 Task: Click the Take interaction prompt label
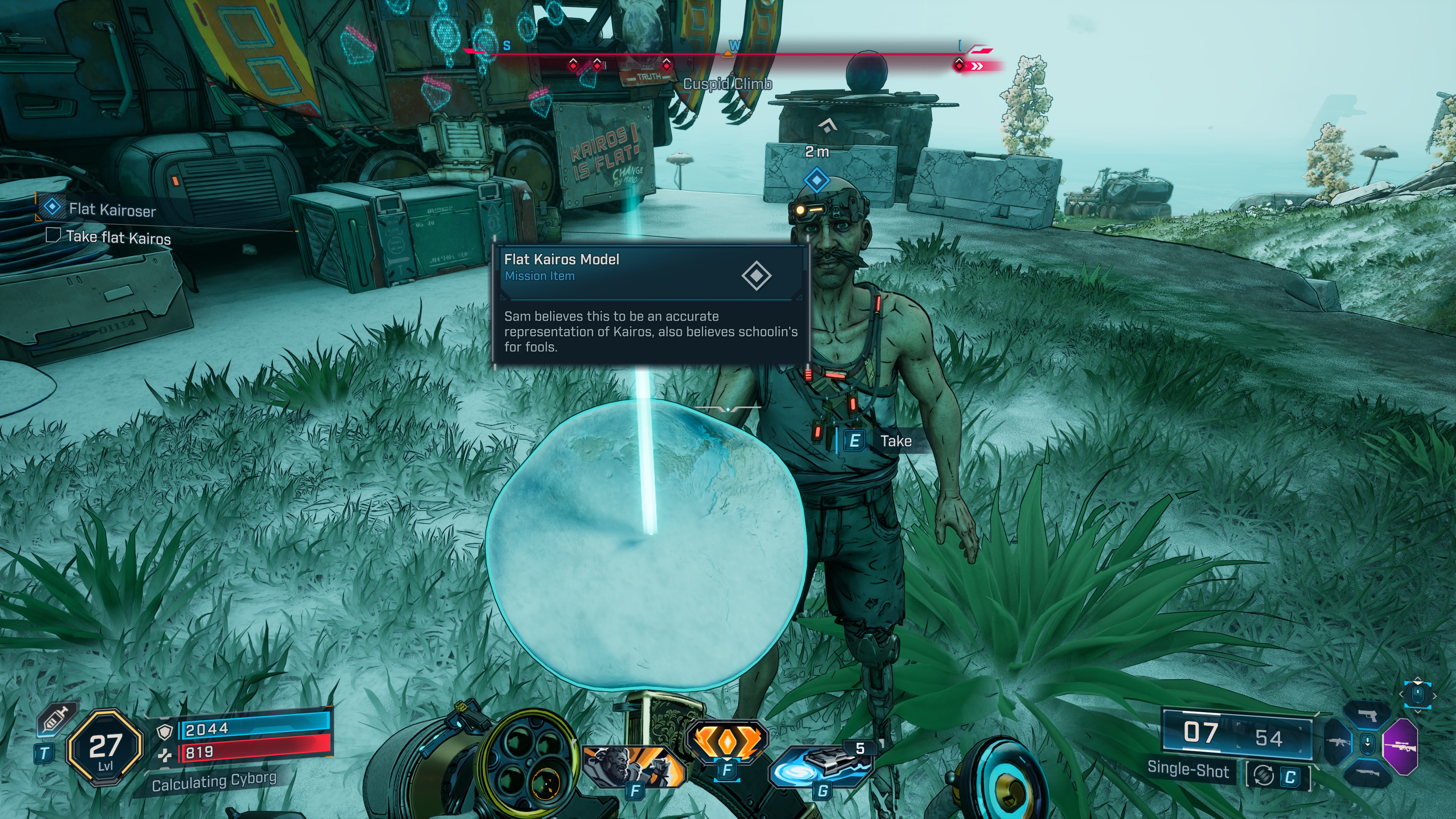[895, 441]
